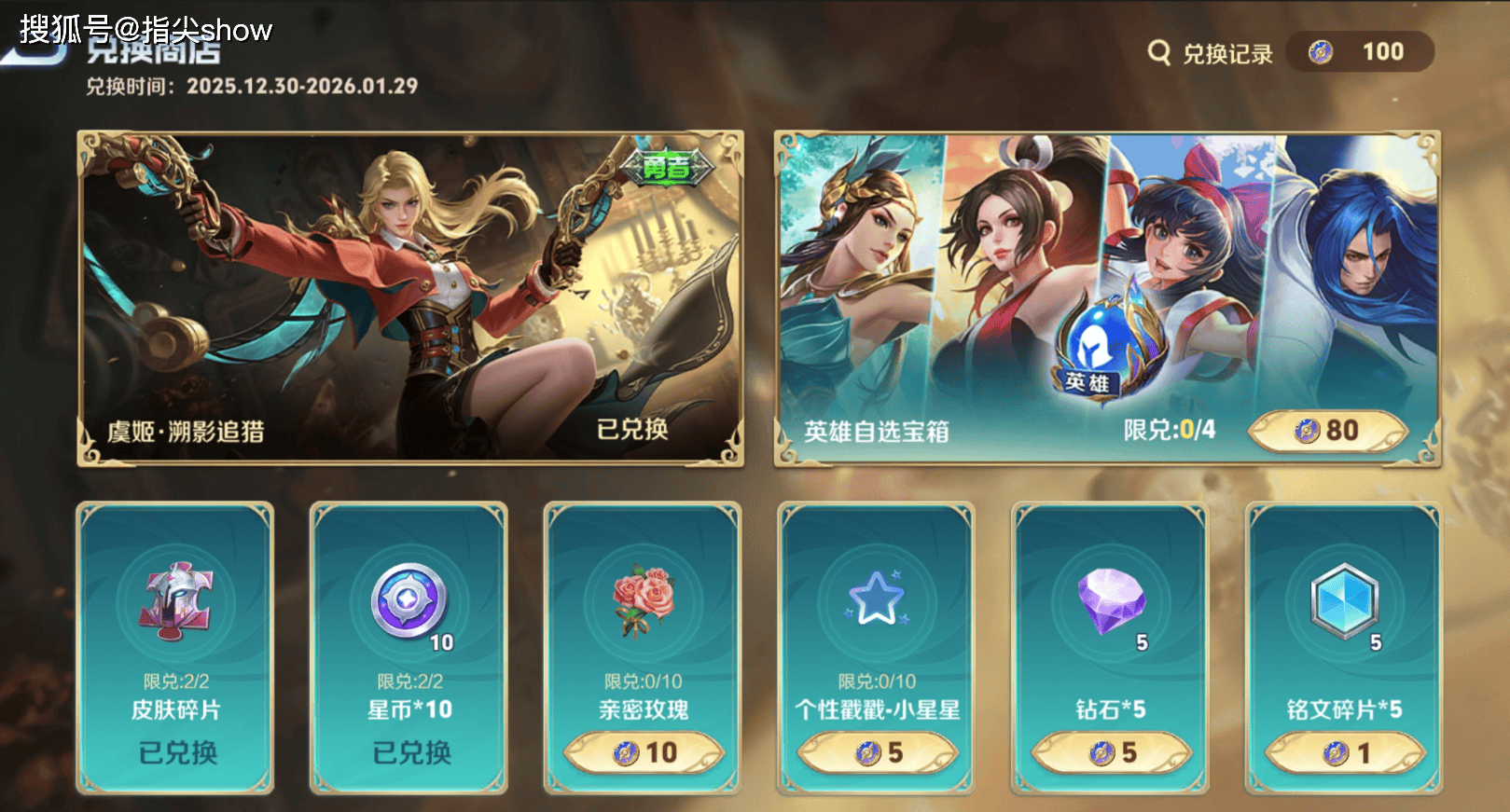Tap the purple diamond 钻石 icon

1110,601
